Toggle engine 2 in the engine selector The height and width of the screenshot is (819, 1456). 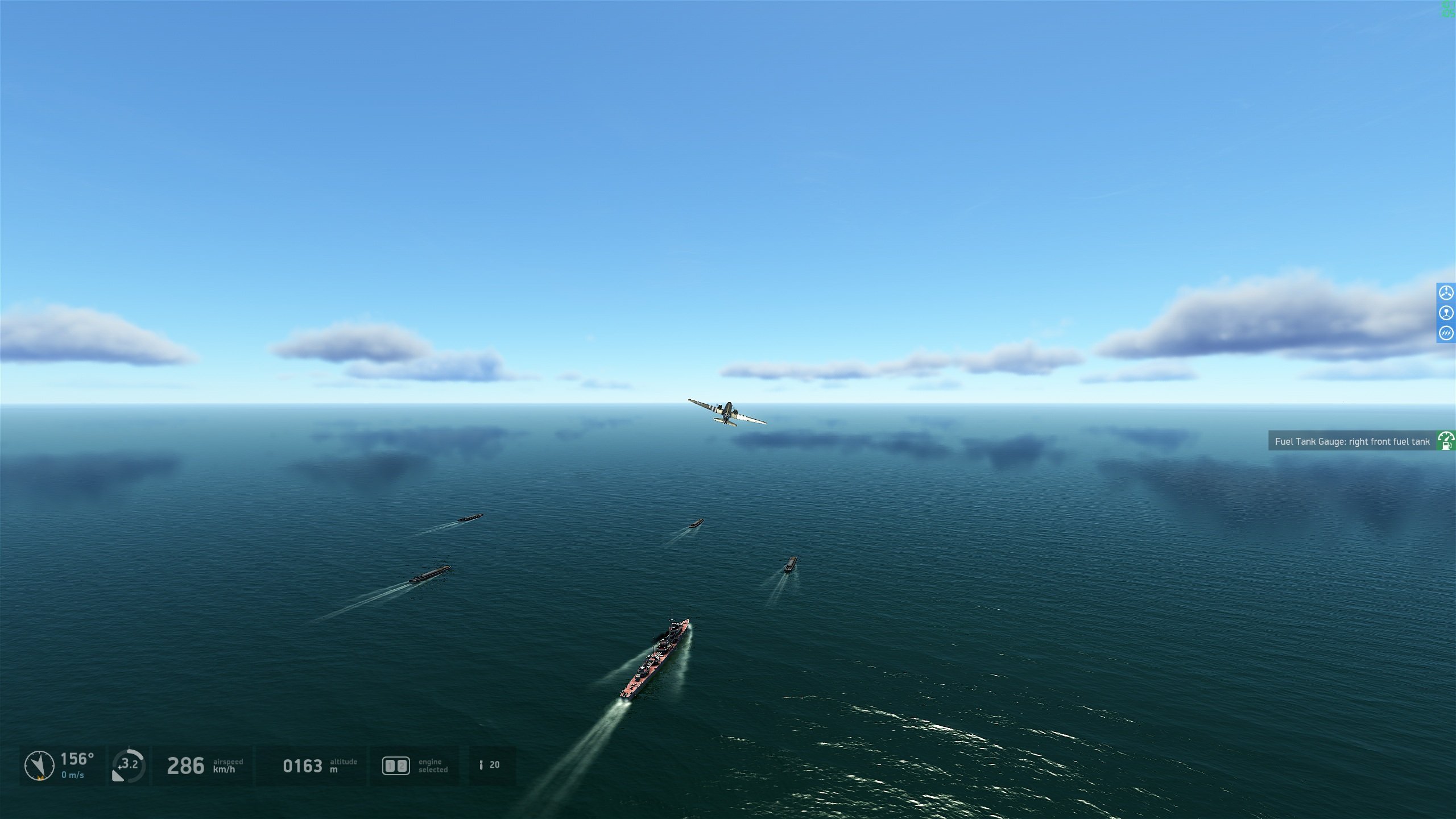tap(402, 766)
